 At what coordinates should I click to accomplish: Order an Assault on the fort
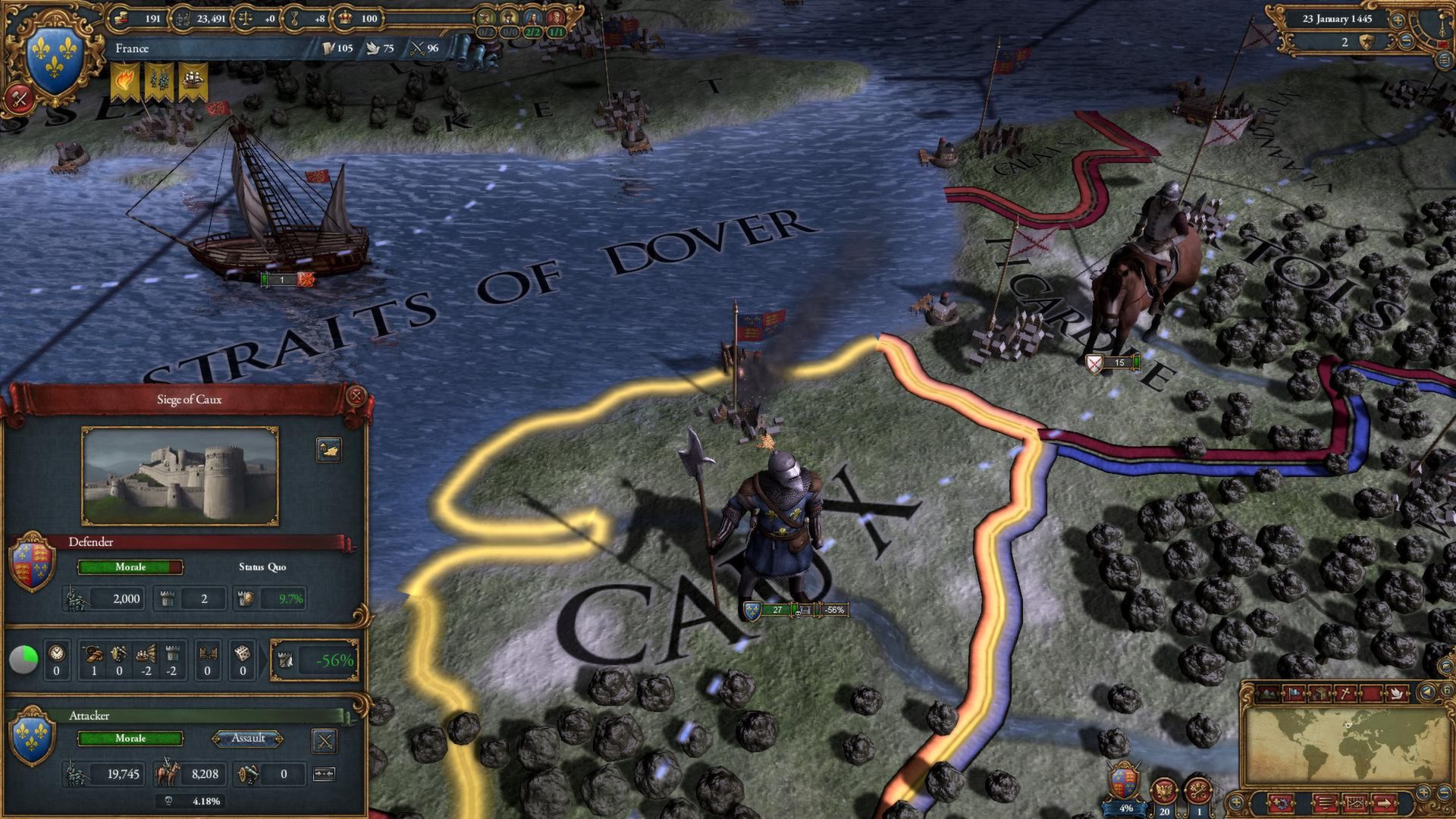(x=248, y=739)
